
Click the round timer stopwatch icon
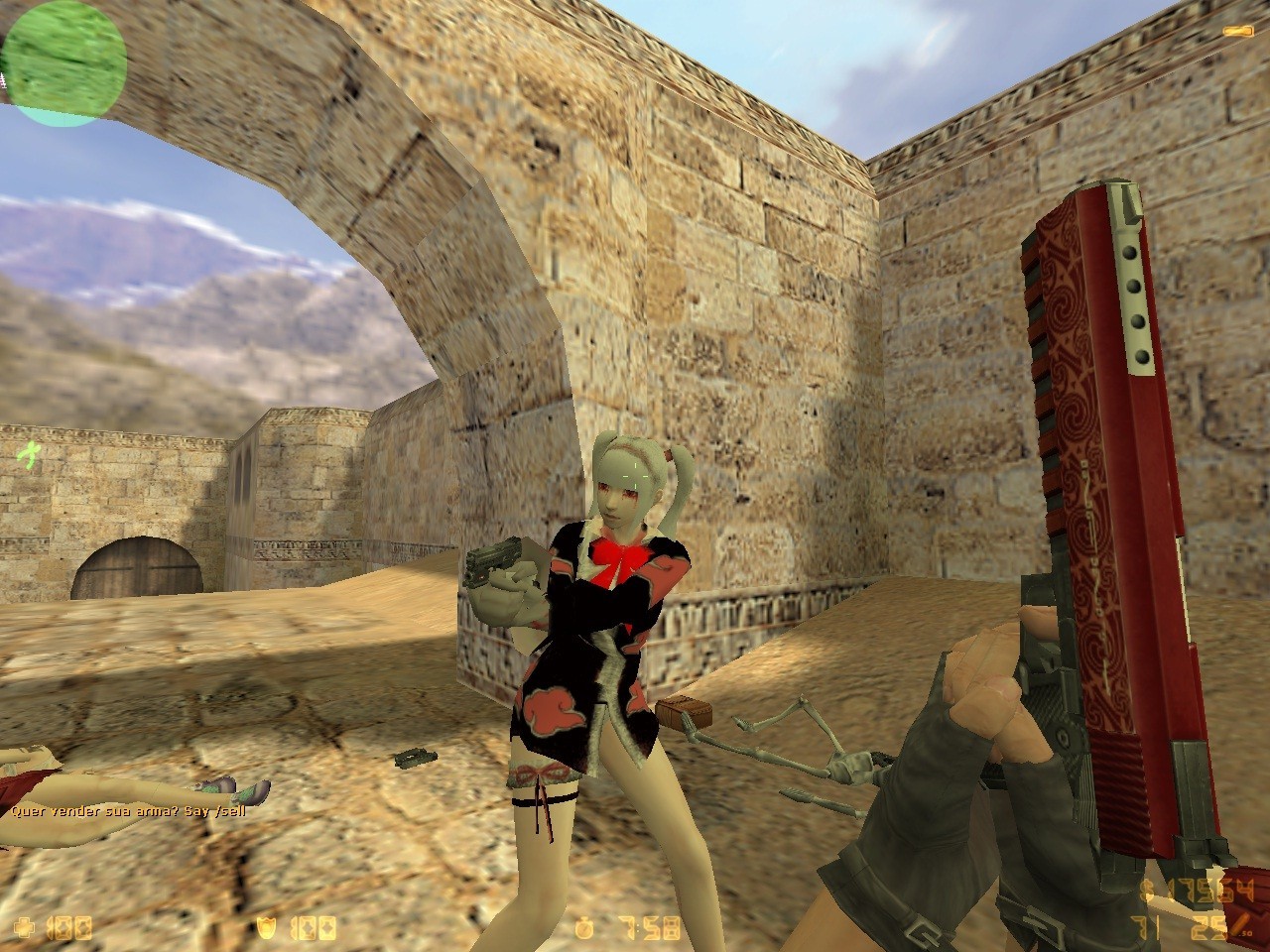583,925
